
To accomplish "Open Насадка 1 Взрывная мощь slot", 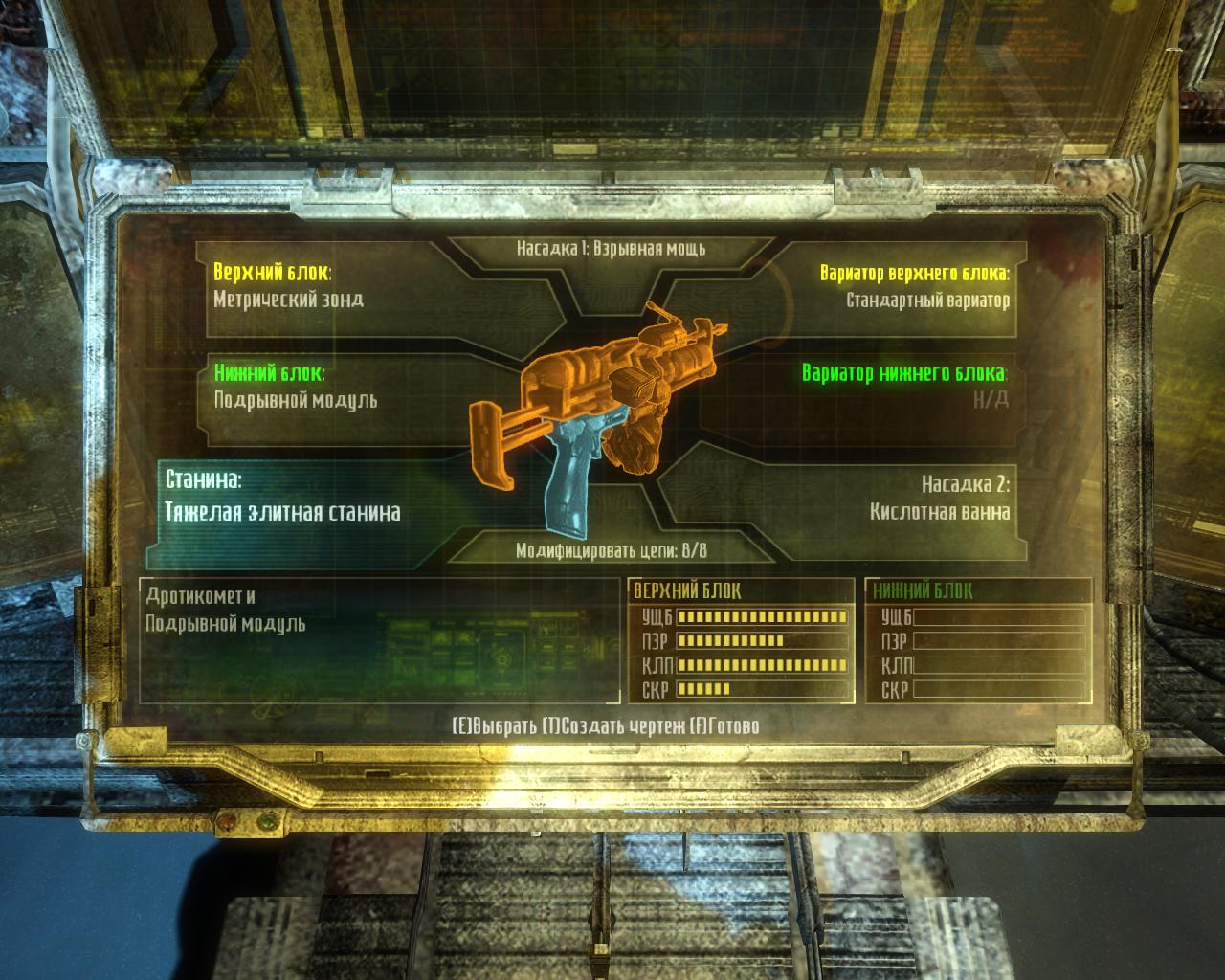I will point(611,249).
